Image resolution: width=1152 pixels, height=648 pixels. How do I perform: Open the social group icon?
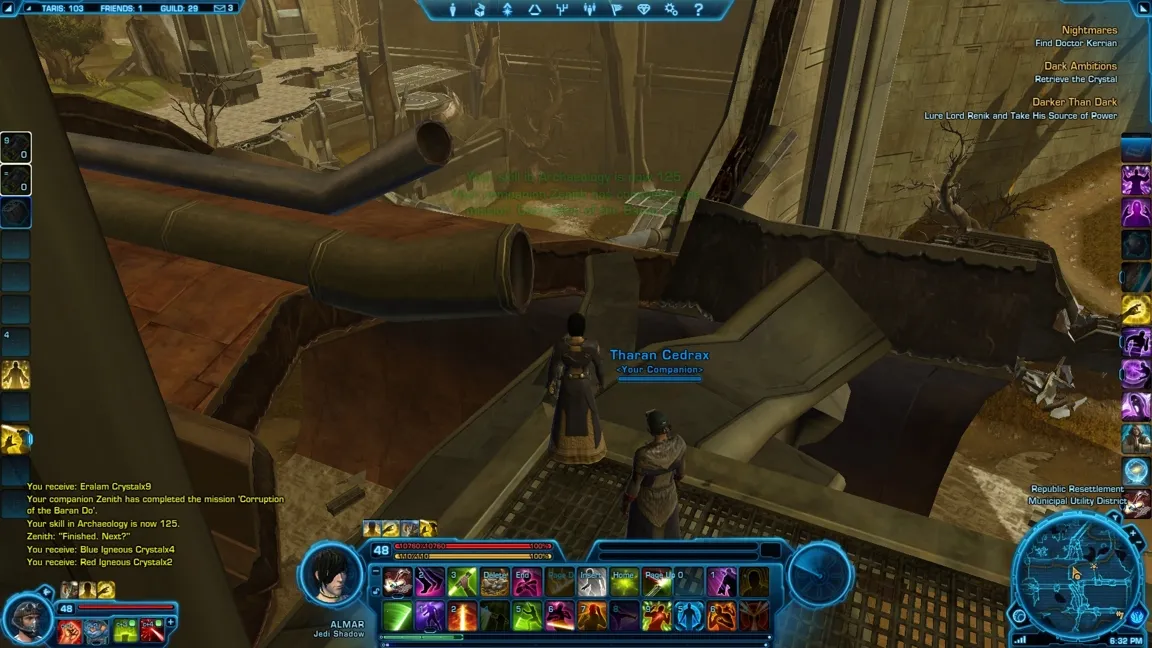tap(589, 9)
